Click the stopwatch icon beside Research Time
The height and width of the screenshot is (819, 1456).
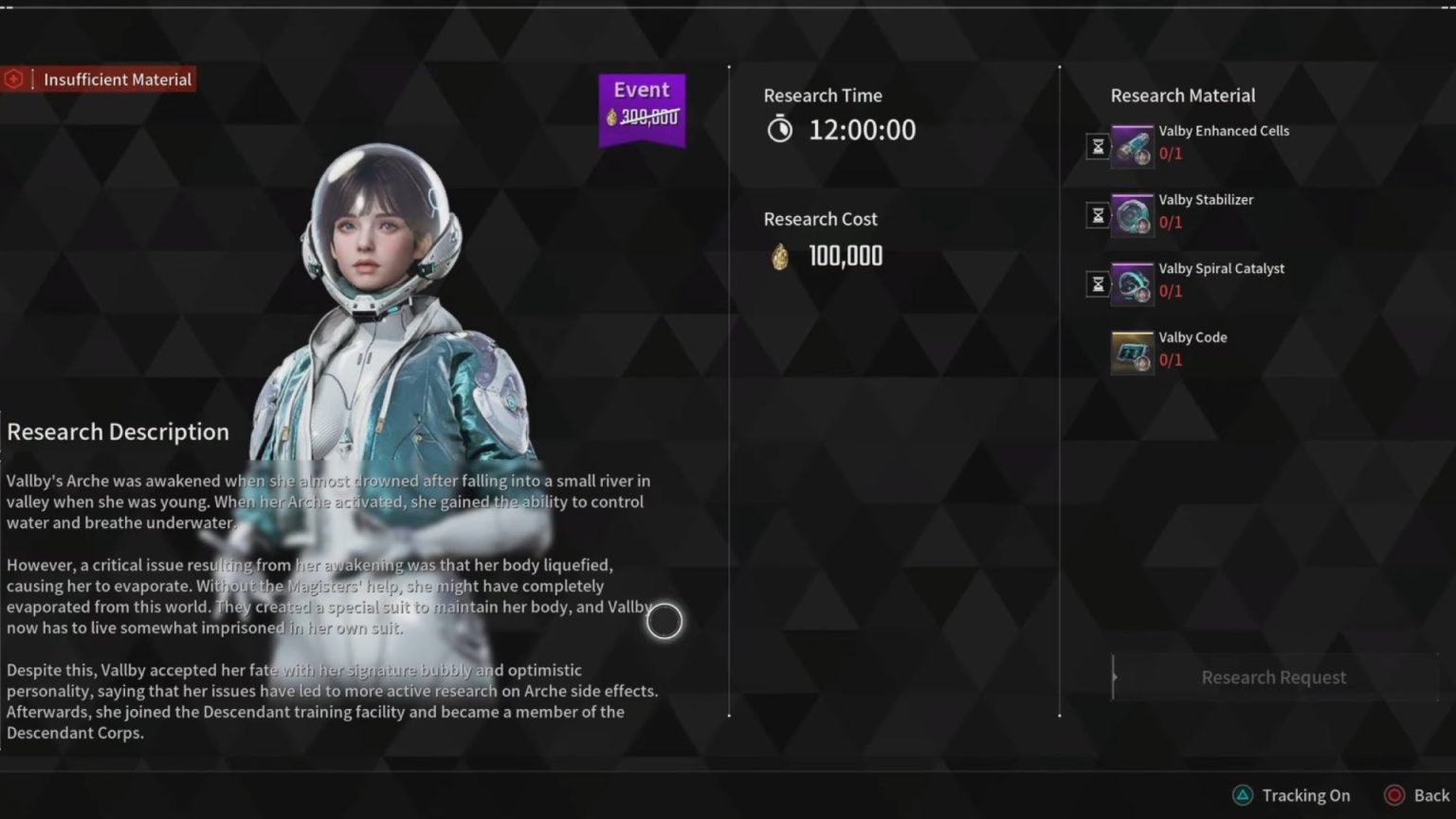(x=779, y=129)
